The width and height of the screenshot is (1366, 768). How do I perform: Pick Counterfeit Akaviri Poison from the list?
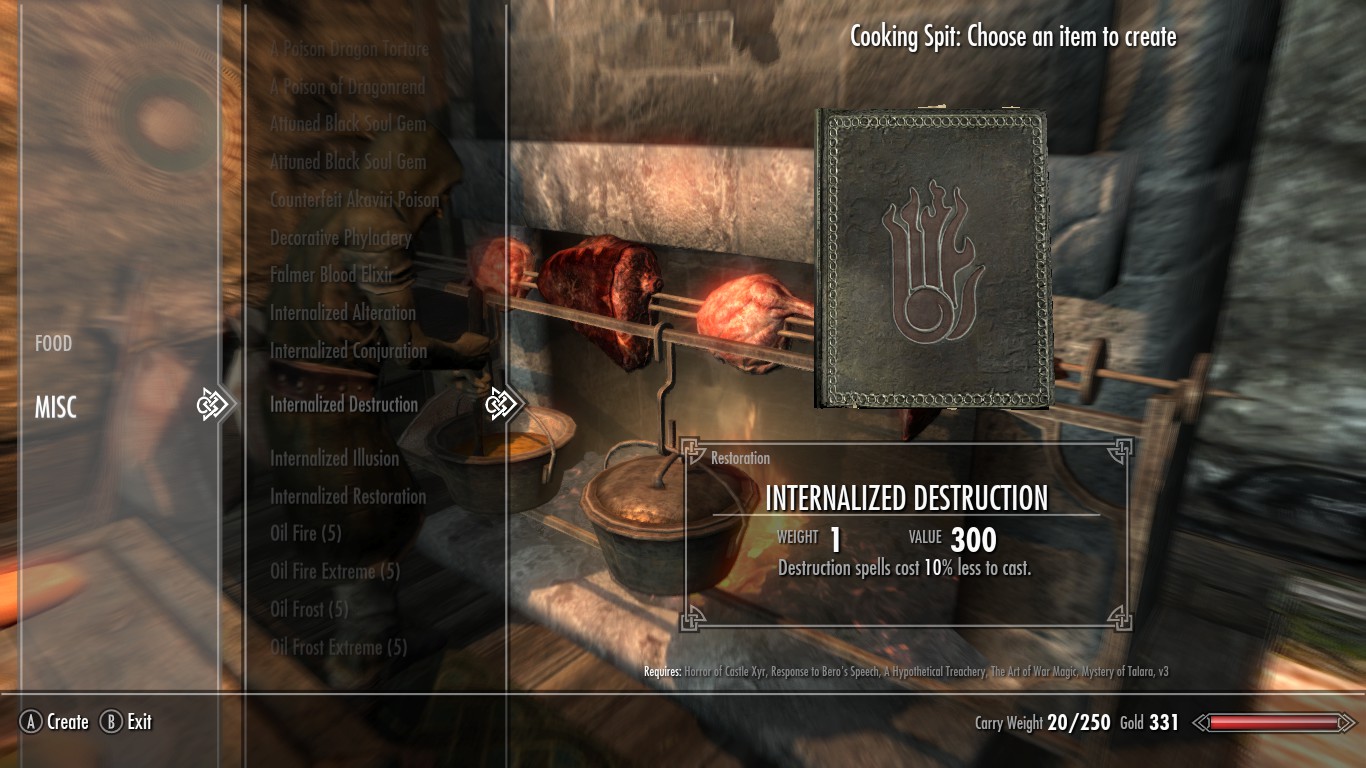pyautogui.click(x=354, y=200)
